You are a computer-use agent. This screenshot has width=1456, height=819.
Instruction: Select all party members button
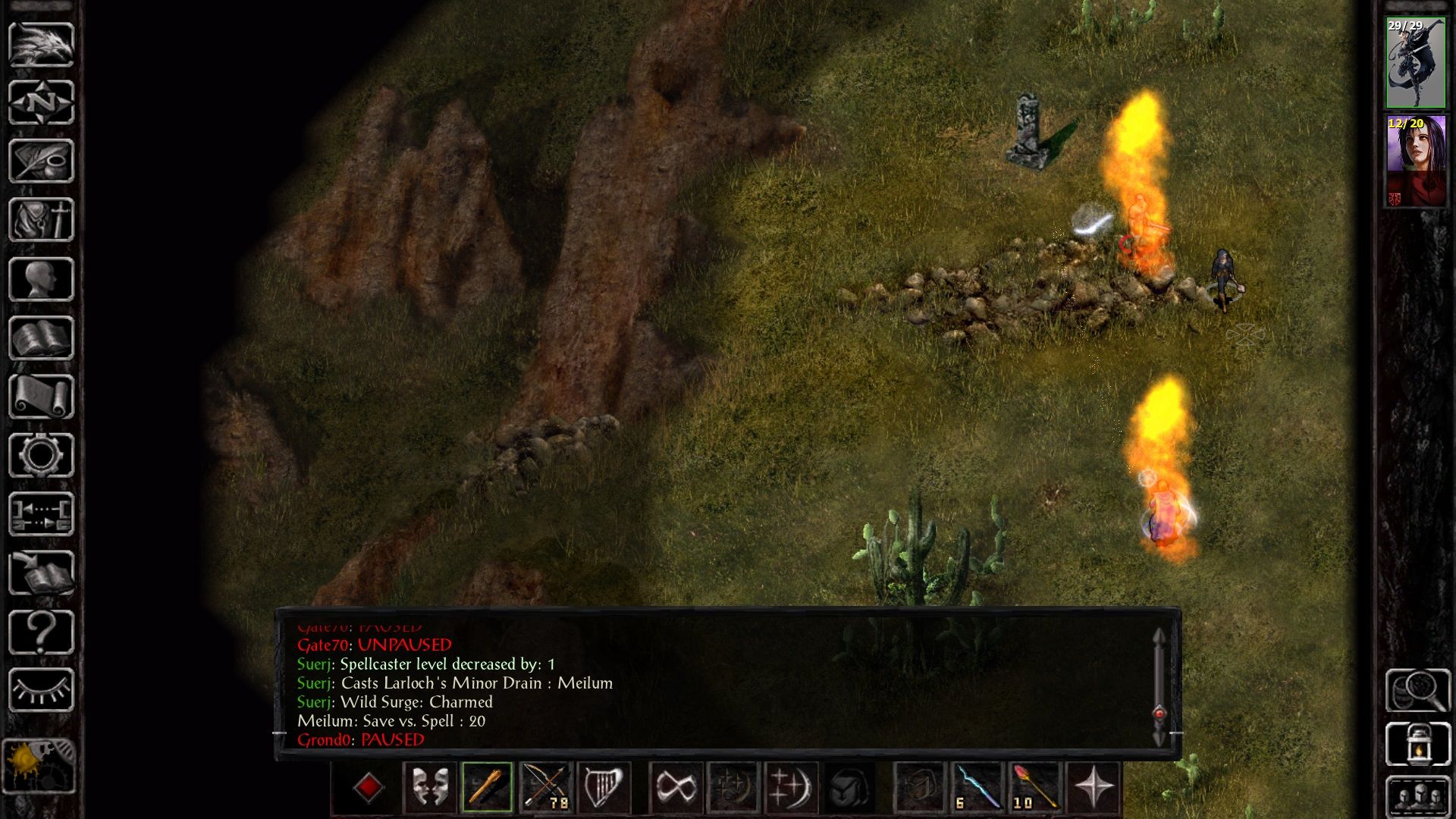pyautogui.click(x=1417, y=796)
